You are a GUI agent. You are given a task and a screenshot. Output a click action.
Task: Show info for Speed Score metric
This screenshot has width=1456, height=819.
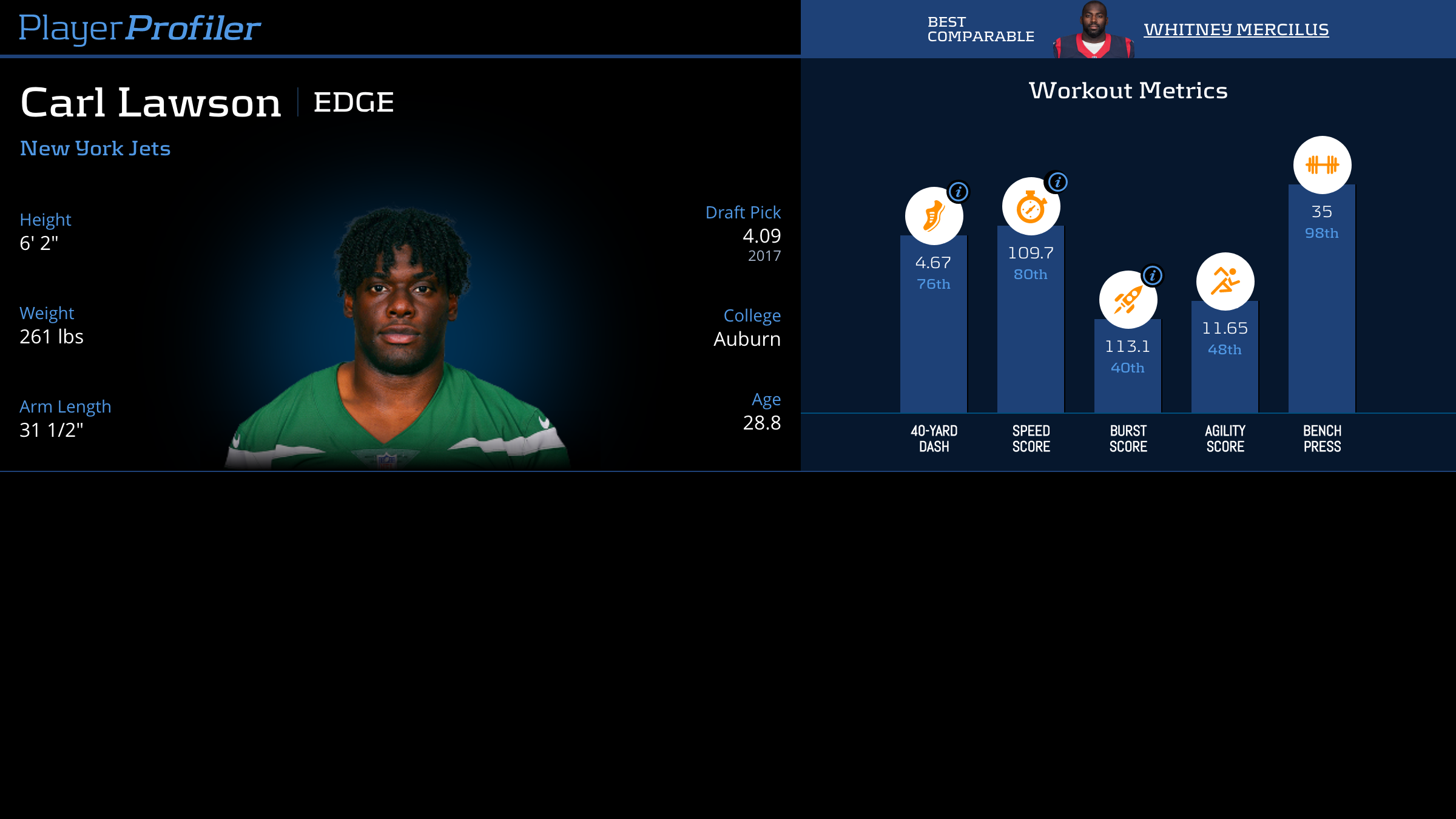coord(1057,182)
